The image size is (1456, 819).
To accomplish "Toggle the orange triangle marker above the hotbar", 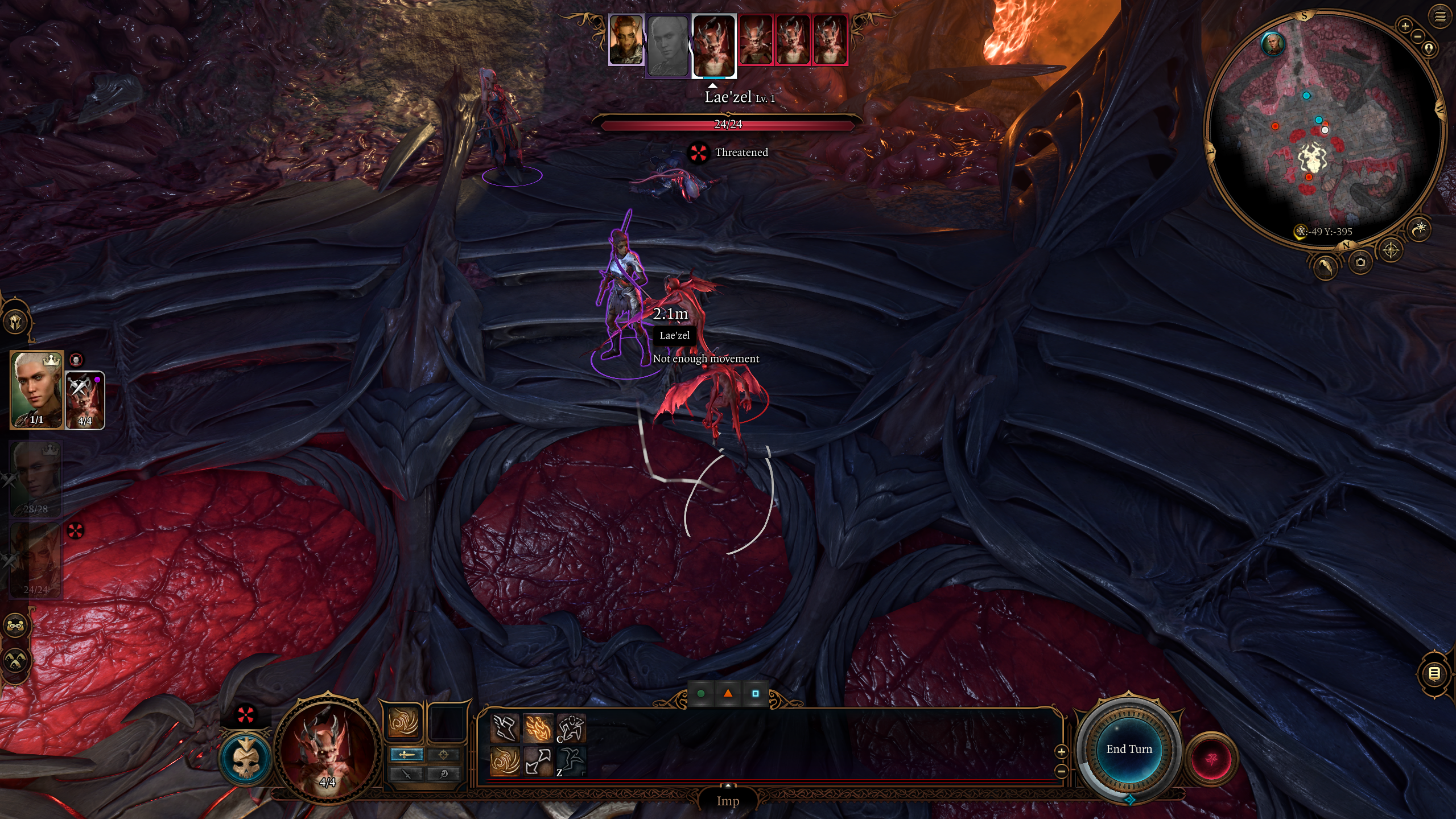I will coord(728,694).
